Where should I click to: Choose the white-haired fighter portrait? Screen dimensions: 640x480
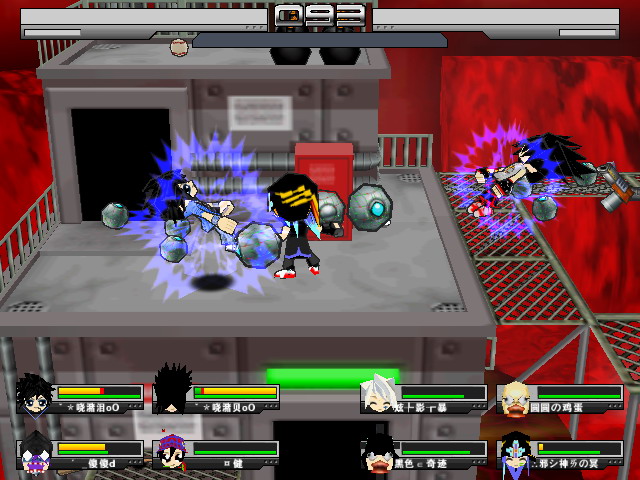pos(379,394)
